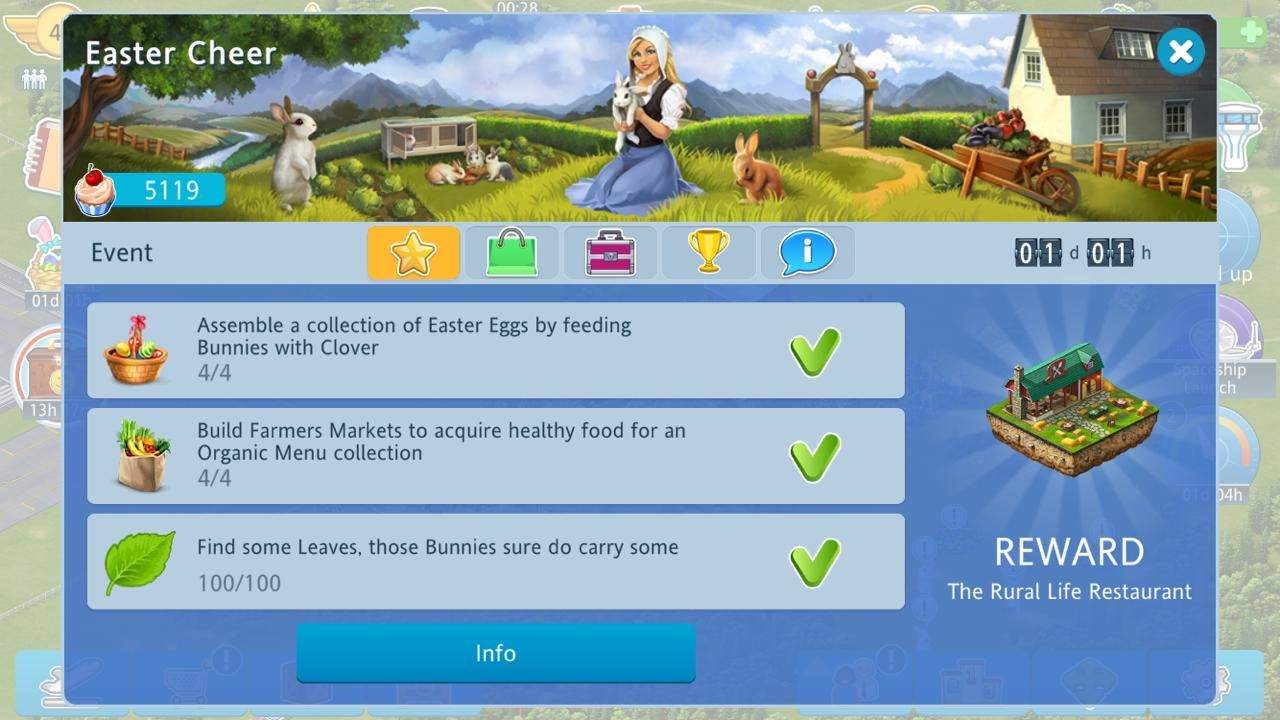This screenshot has height=720, width=1280.
Task: Close the Easter Cheer event window
Action: (1180, 51)
